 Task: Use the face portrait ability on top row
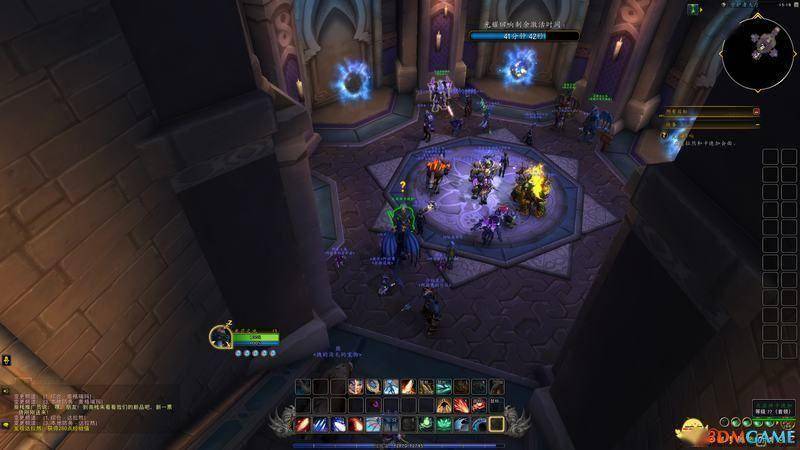click(x=354, y=387)
